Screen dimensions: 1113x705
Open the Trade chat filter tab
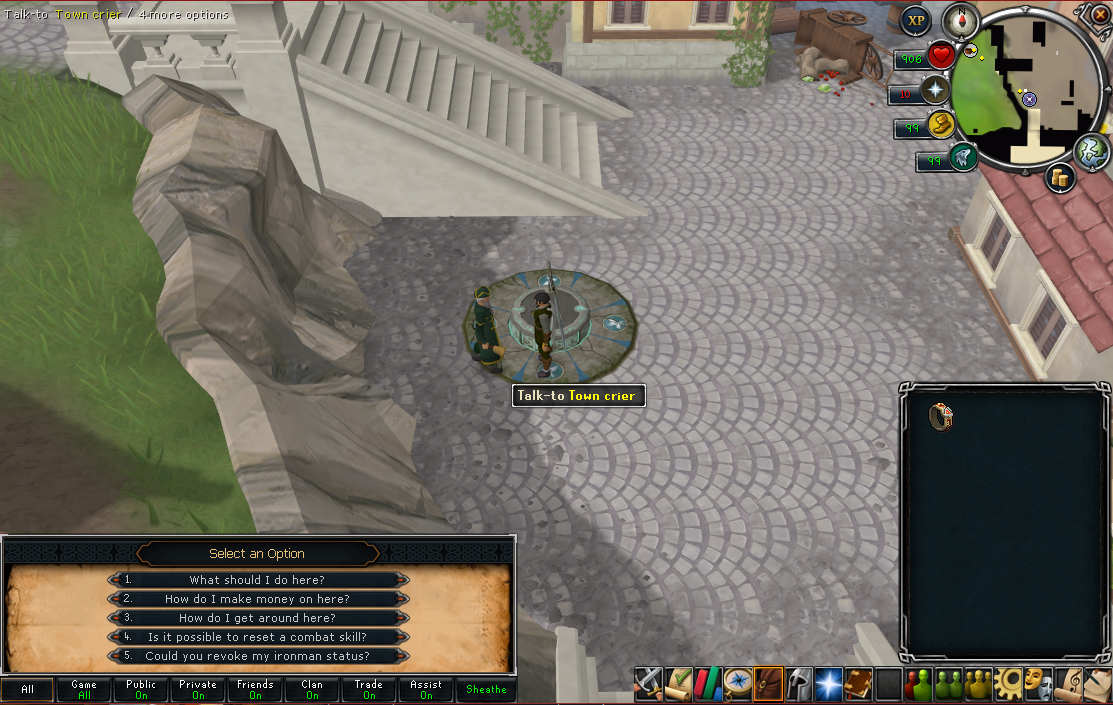click(x=369, y=689)
